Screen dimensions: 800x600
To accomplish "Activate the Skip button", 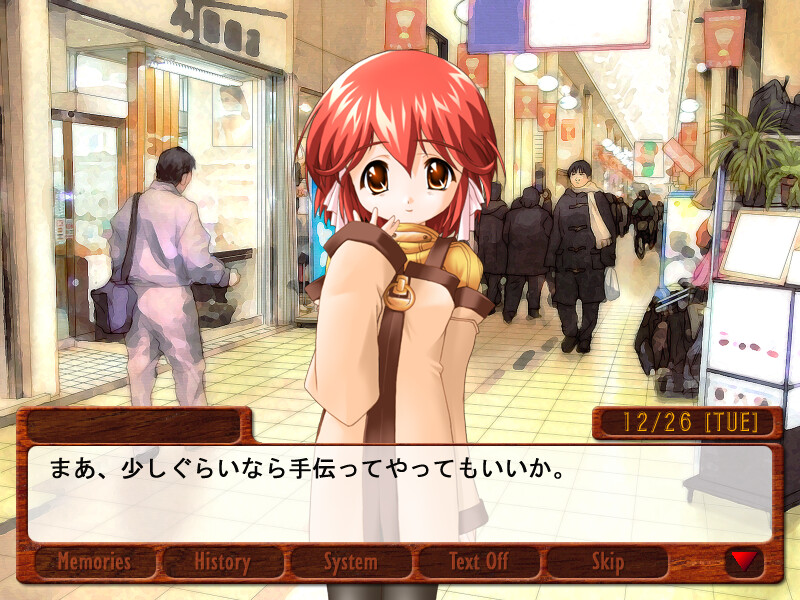I will click(x=607, y=562).
